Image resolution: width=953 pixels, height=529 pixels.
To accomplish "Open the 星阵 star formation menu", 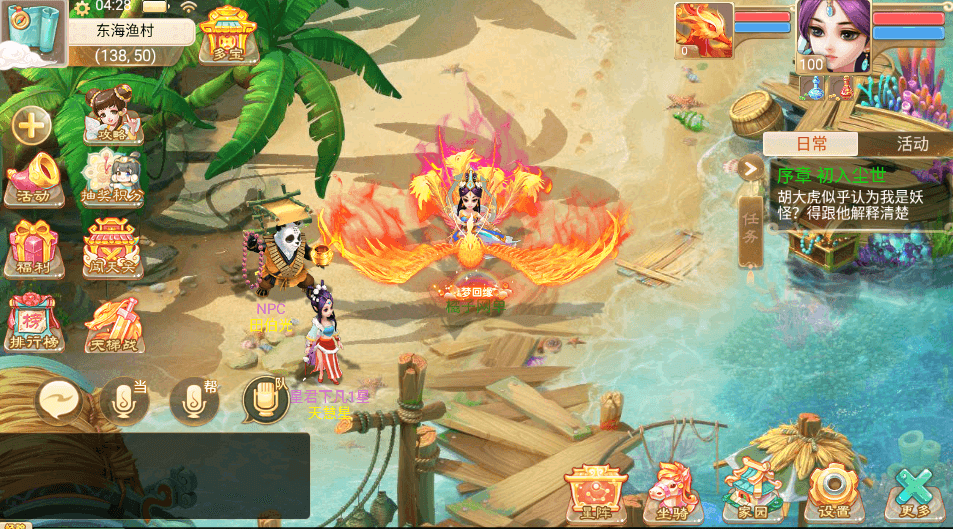I will tap(595, 490).
